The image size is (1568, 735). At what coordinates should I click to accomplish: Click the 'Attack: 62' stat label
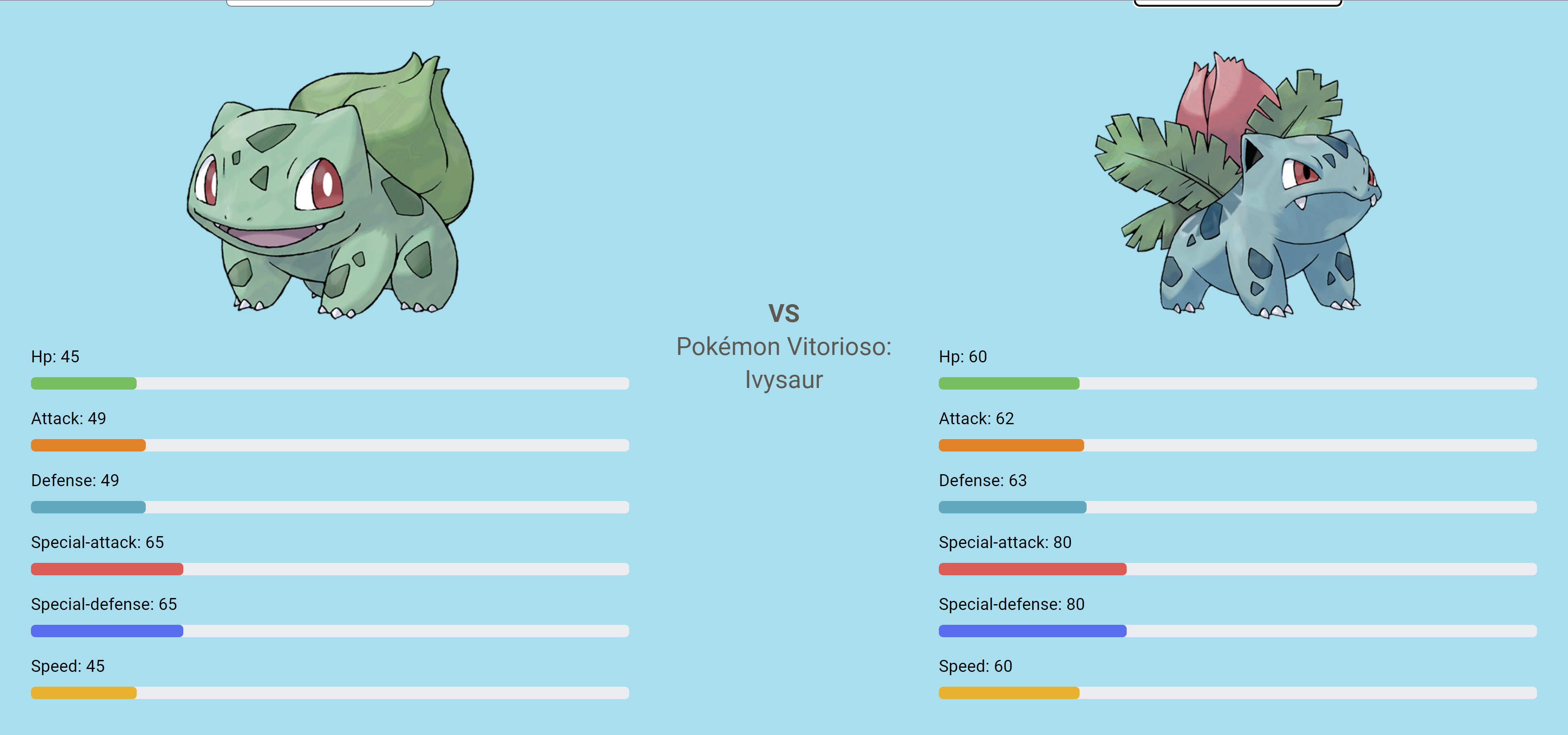click(x=976, y=418)
